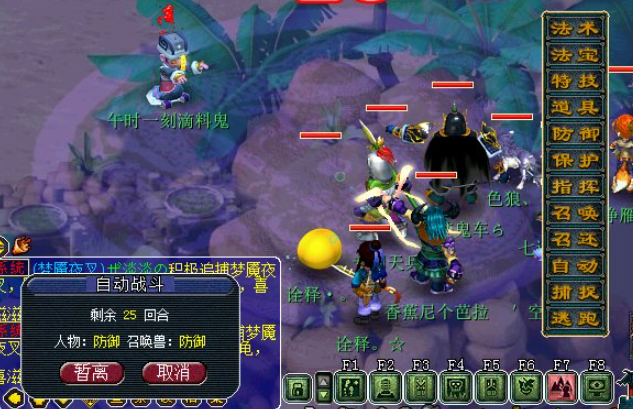The width and height of the screenshot is (633, 409).
Task: Select the F8 eye skill icon
Action: point(597,388)
